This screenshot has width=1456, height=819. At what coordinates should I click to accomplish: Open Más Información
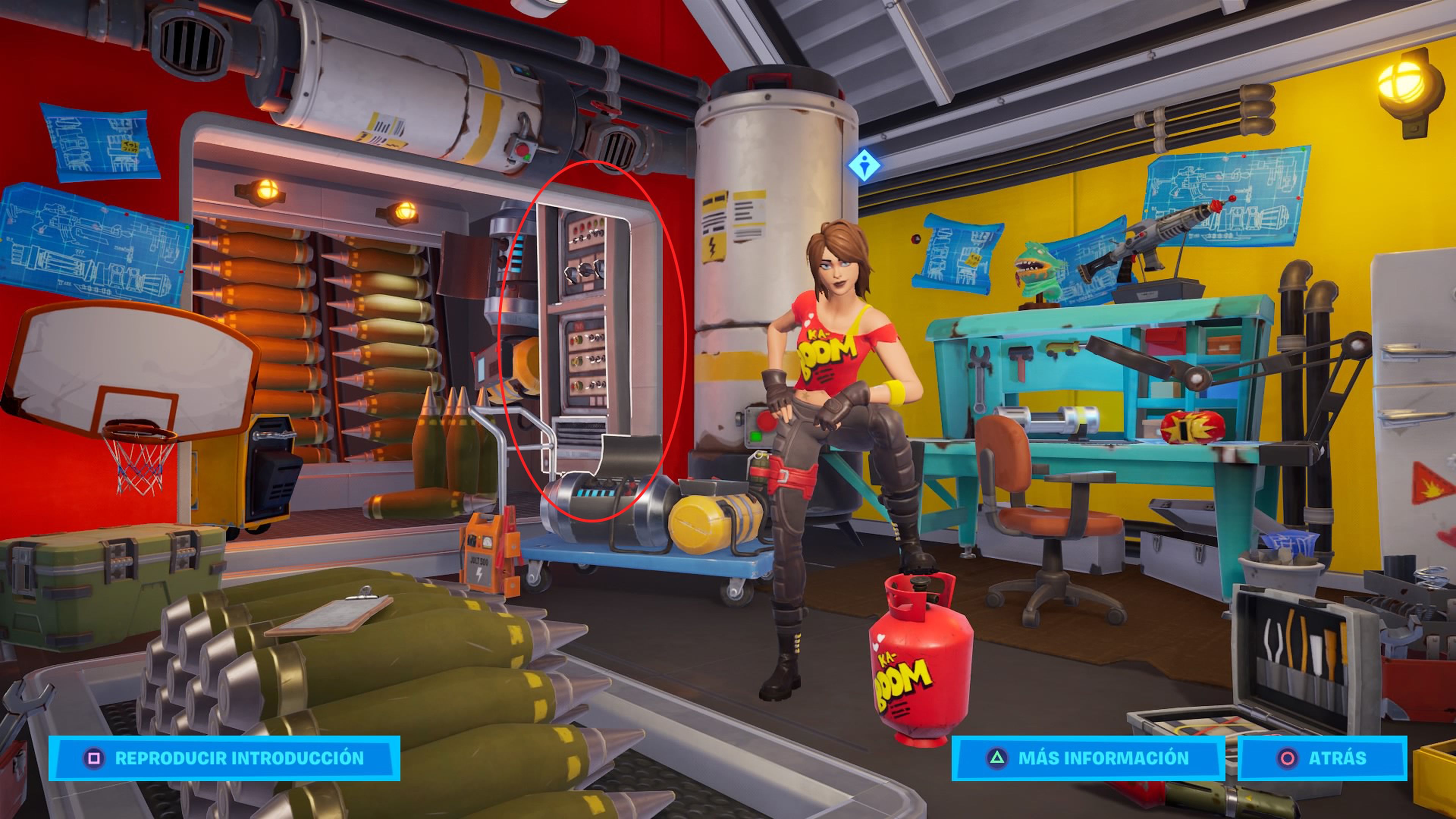(1087, 758)
